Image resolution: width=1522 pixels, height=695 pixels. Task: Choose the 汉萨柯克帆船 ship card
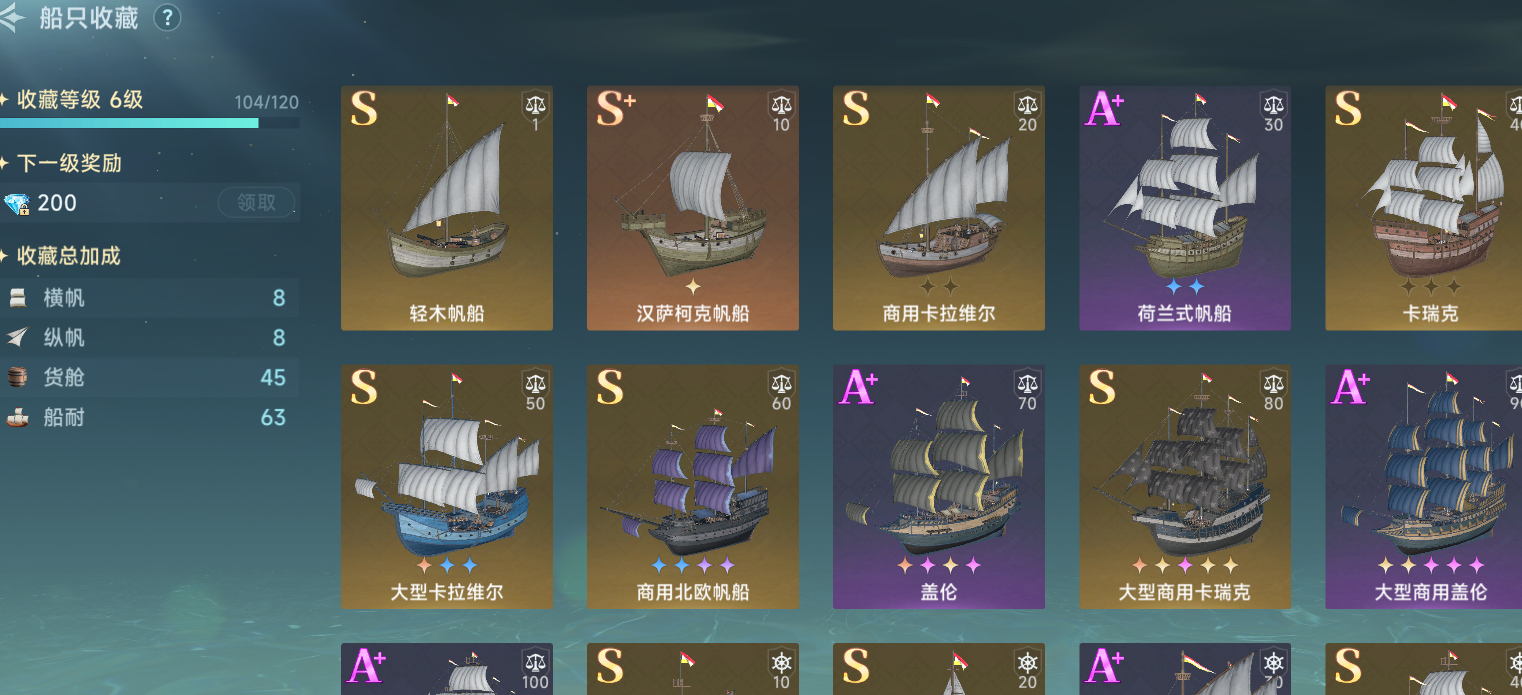(693, 208)
